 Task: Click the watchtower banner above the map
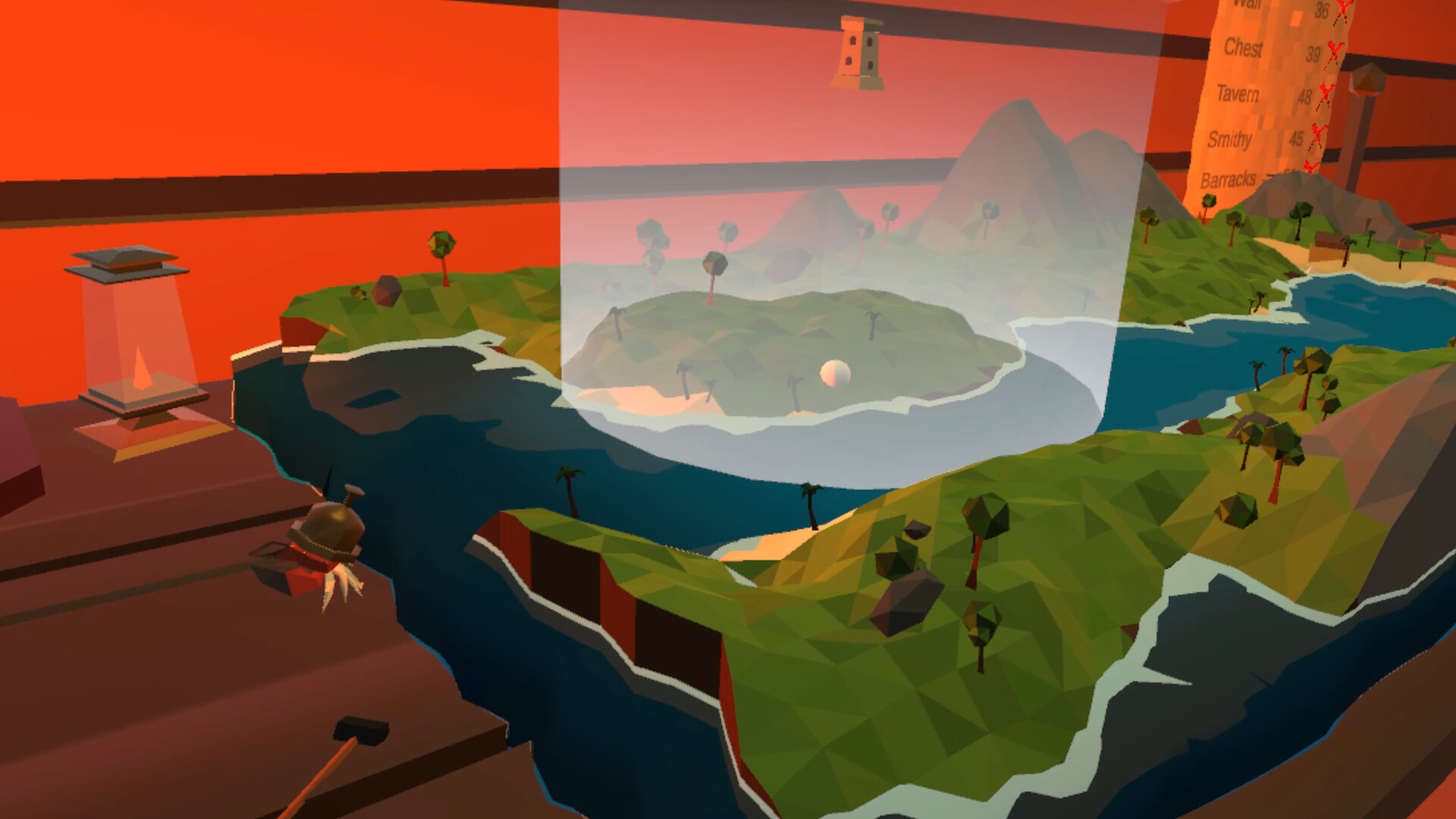[860, 49]
